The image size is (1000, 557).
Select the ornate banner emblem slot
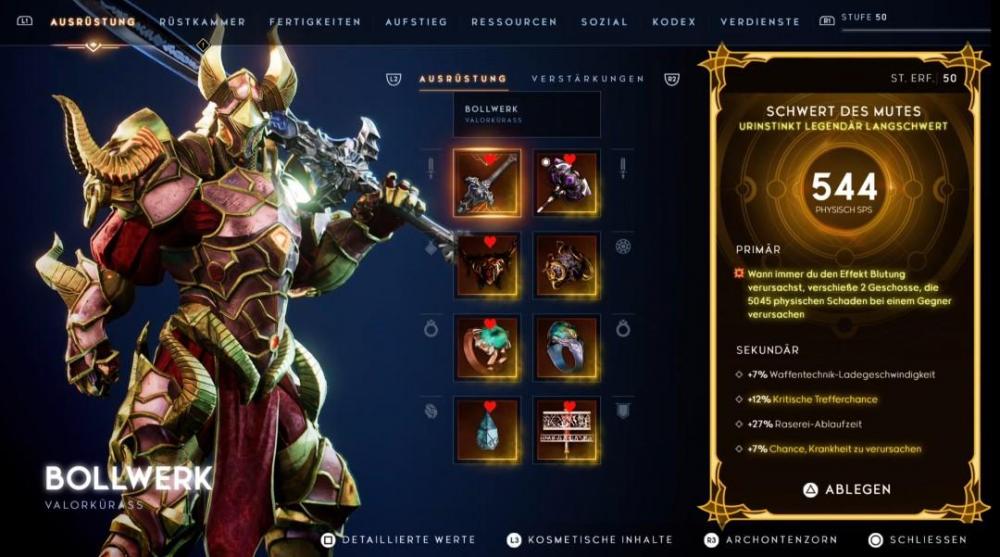(566, 430)
